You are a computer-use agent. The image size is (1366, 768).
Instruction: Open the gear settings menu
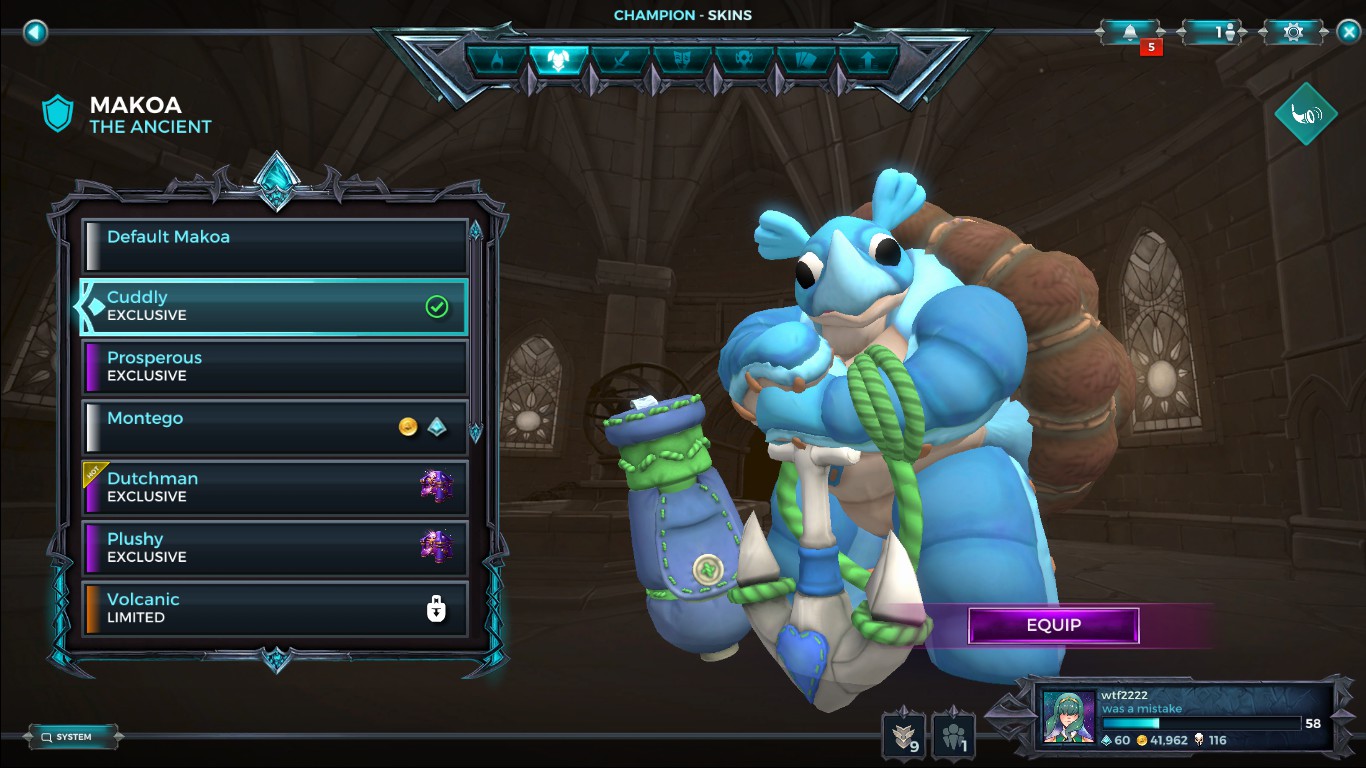1293,32
